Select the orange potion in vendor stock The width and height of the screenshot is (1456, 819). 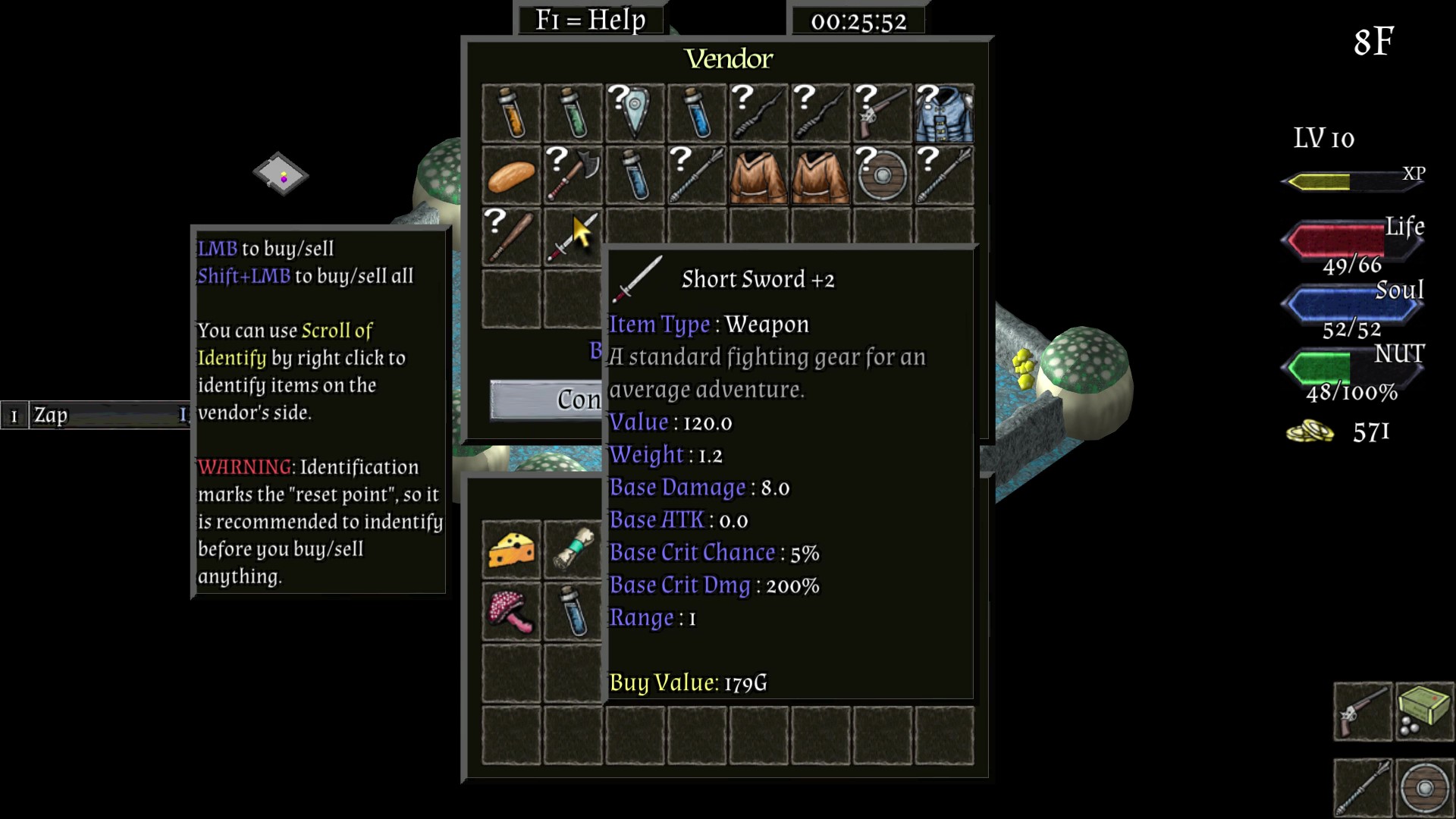(511, 114)
